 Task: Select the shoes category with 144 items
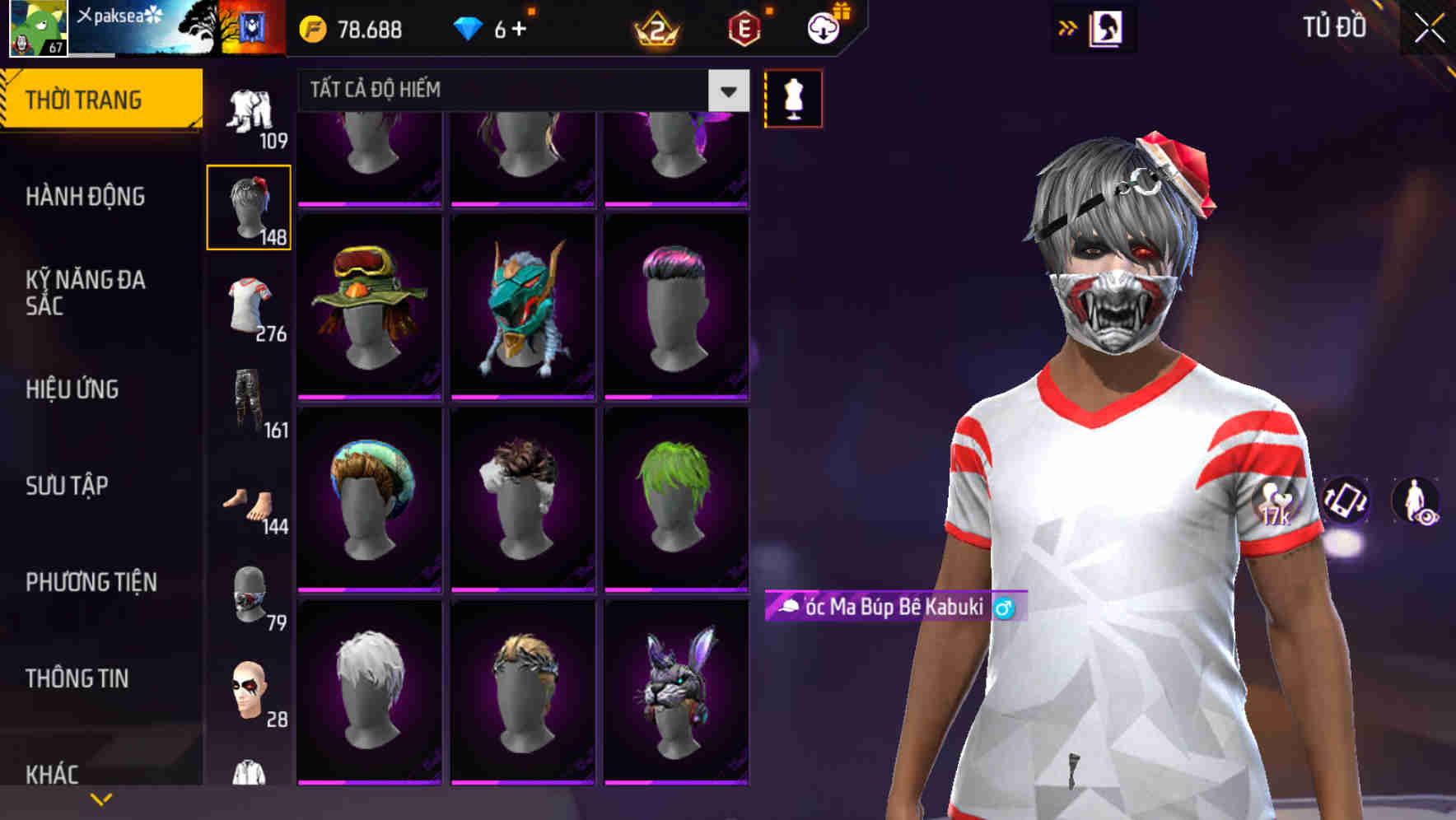coord(249,502)
